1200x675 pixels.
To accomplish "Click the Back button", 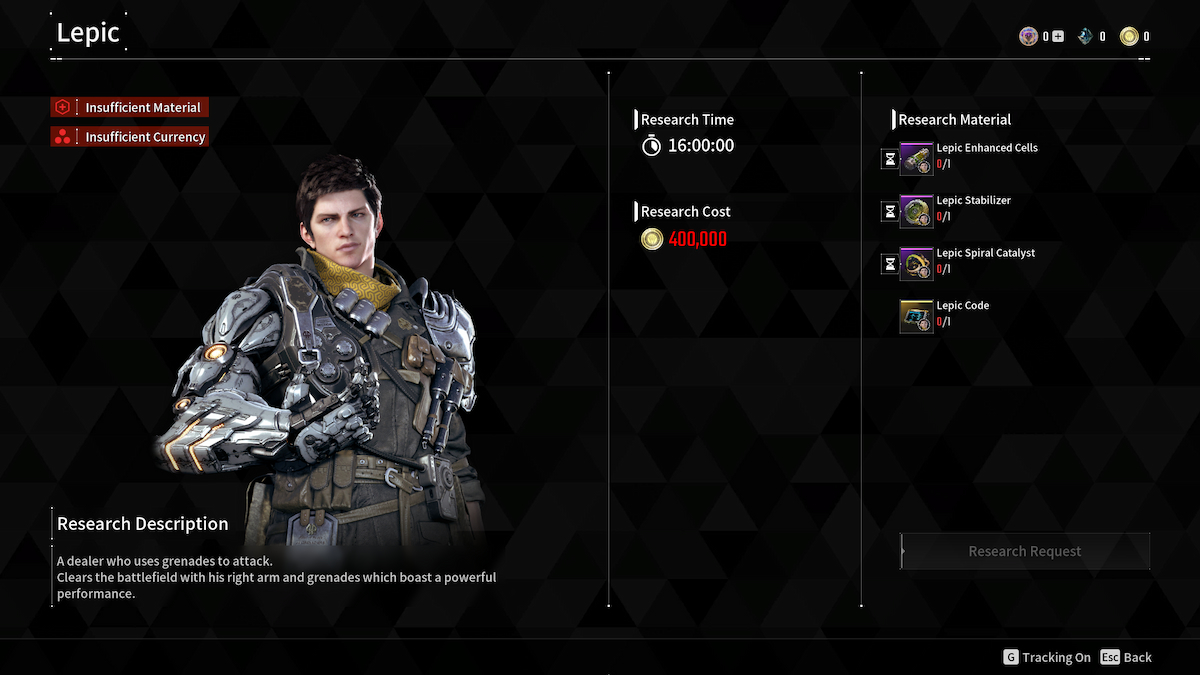I will pos(1126,657).
